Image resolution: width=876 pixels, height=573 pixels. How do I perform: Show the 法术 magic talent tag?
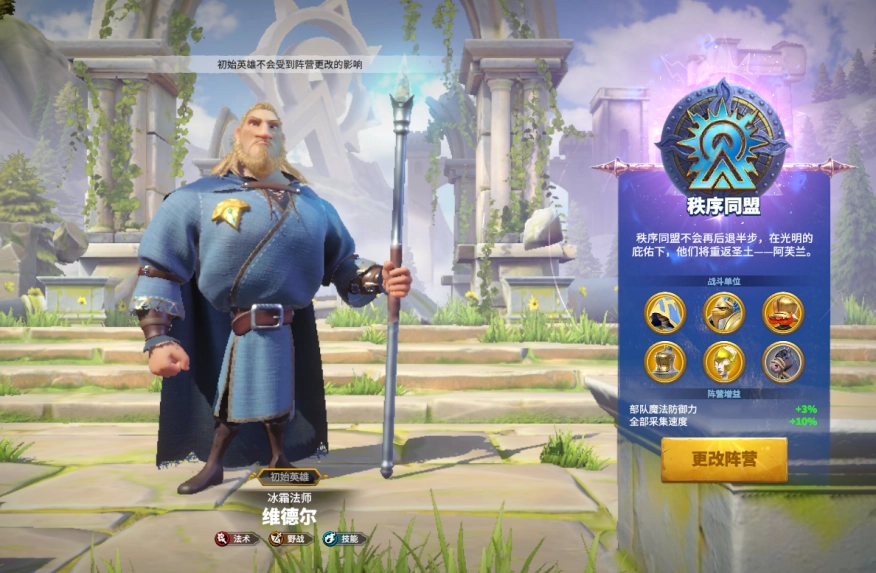pos(233,539)
